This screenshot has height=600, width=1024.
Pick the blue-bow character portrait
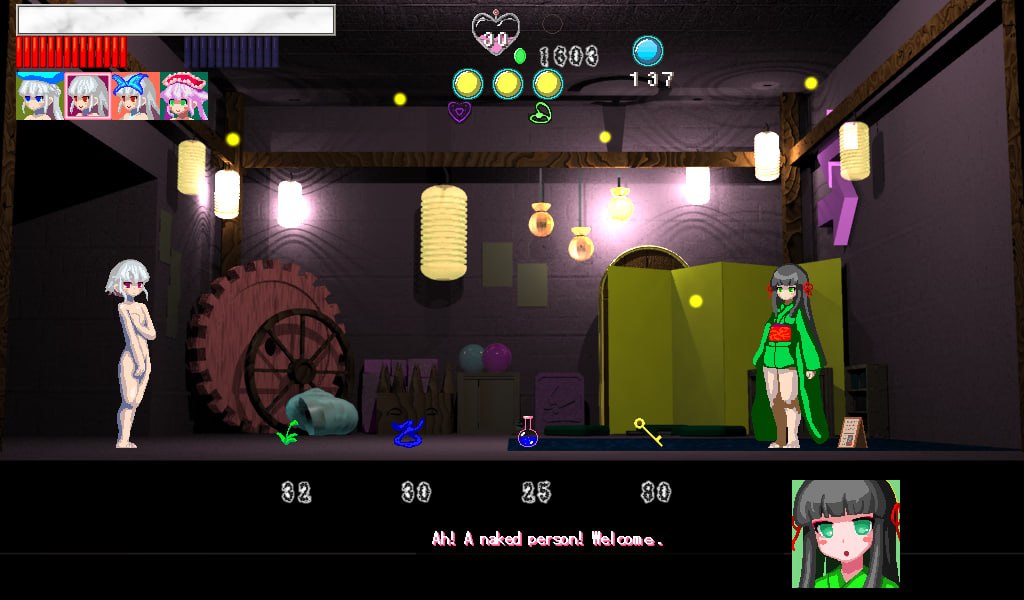point(136,96)
